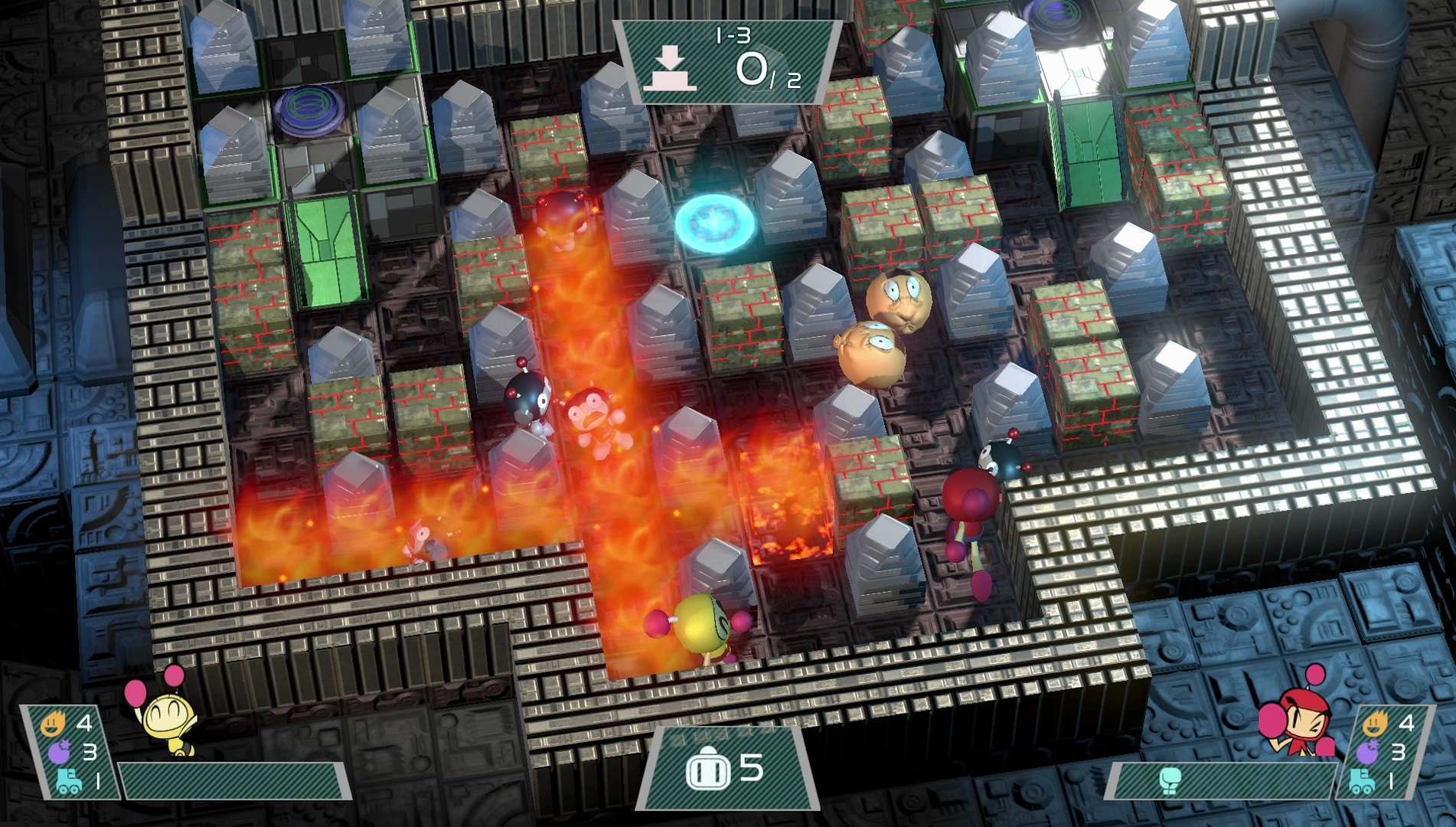The height and width of the screenshot is (827, 1456).
Task: Select the exit arrow icon in top HUD
Action: (x=671, y=65)
